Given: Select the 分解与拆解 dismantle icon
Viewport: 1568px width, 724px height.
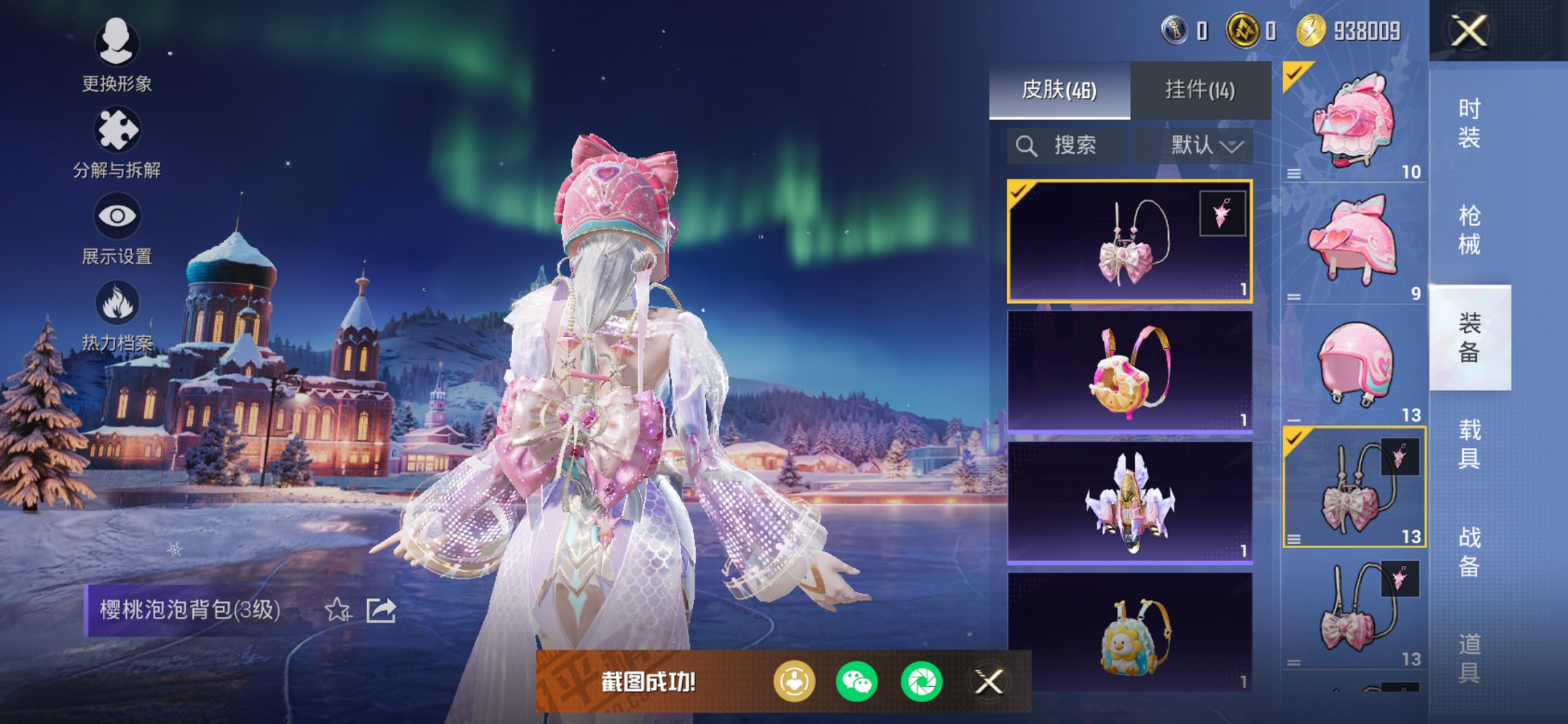Looking at the screenshot, I should point(117,129).
